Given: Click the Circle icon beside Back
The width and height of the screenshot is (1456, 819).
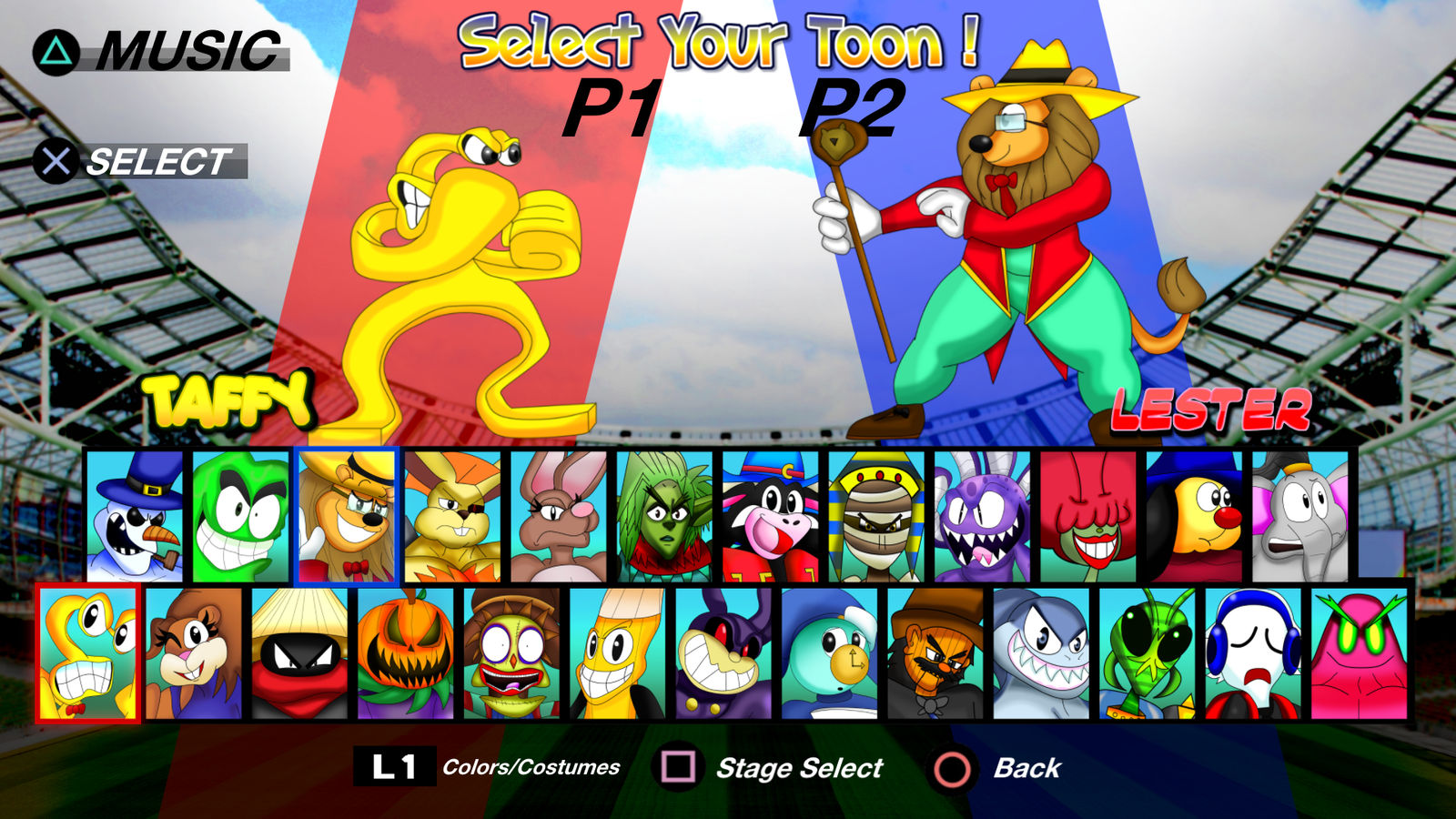Looking at the screenshot, I should coord(951,767).
